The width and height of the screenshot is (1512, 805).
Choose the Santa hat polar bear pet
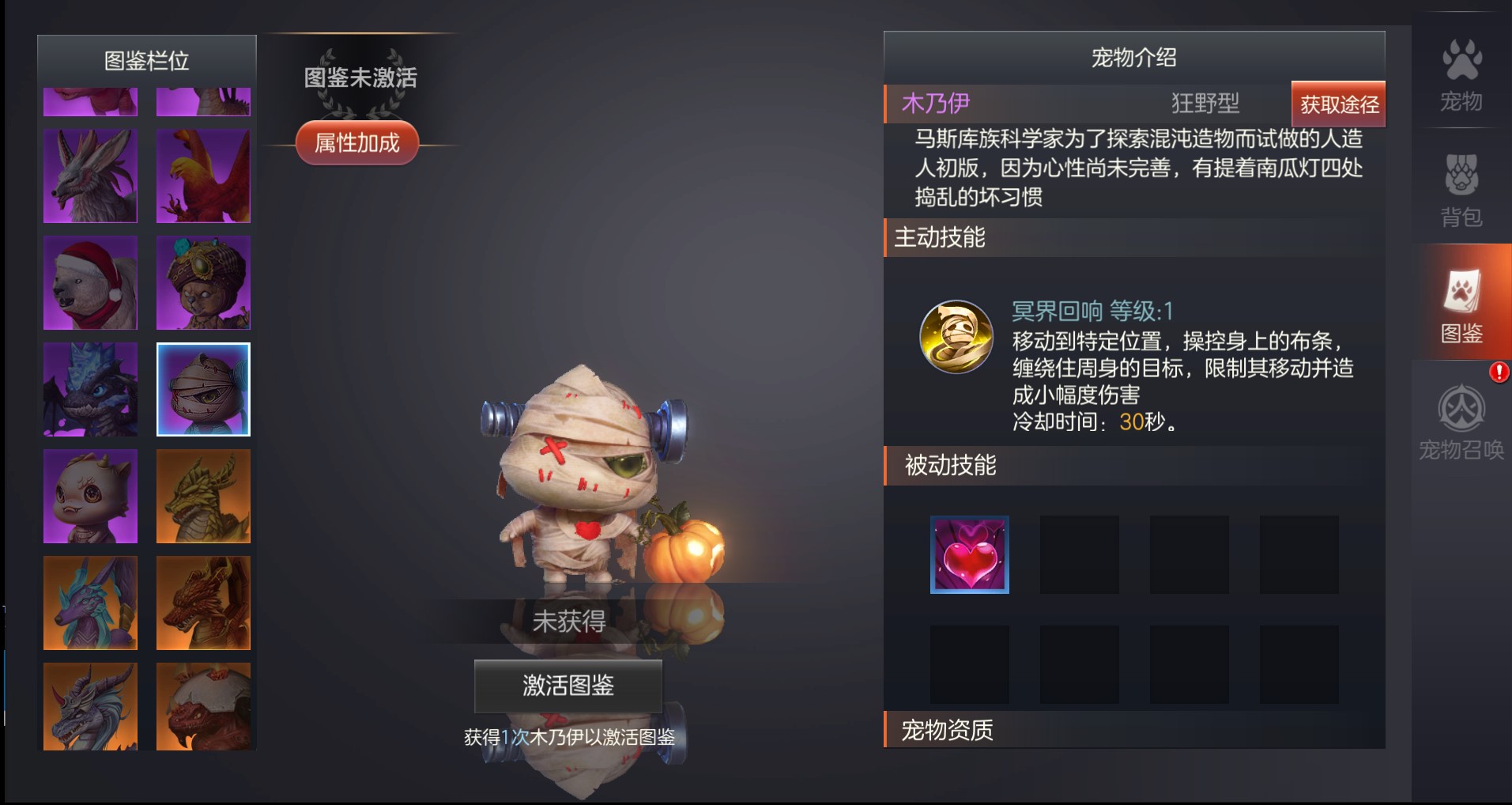(90, 282)
